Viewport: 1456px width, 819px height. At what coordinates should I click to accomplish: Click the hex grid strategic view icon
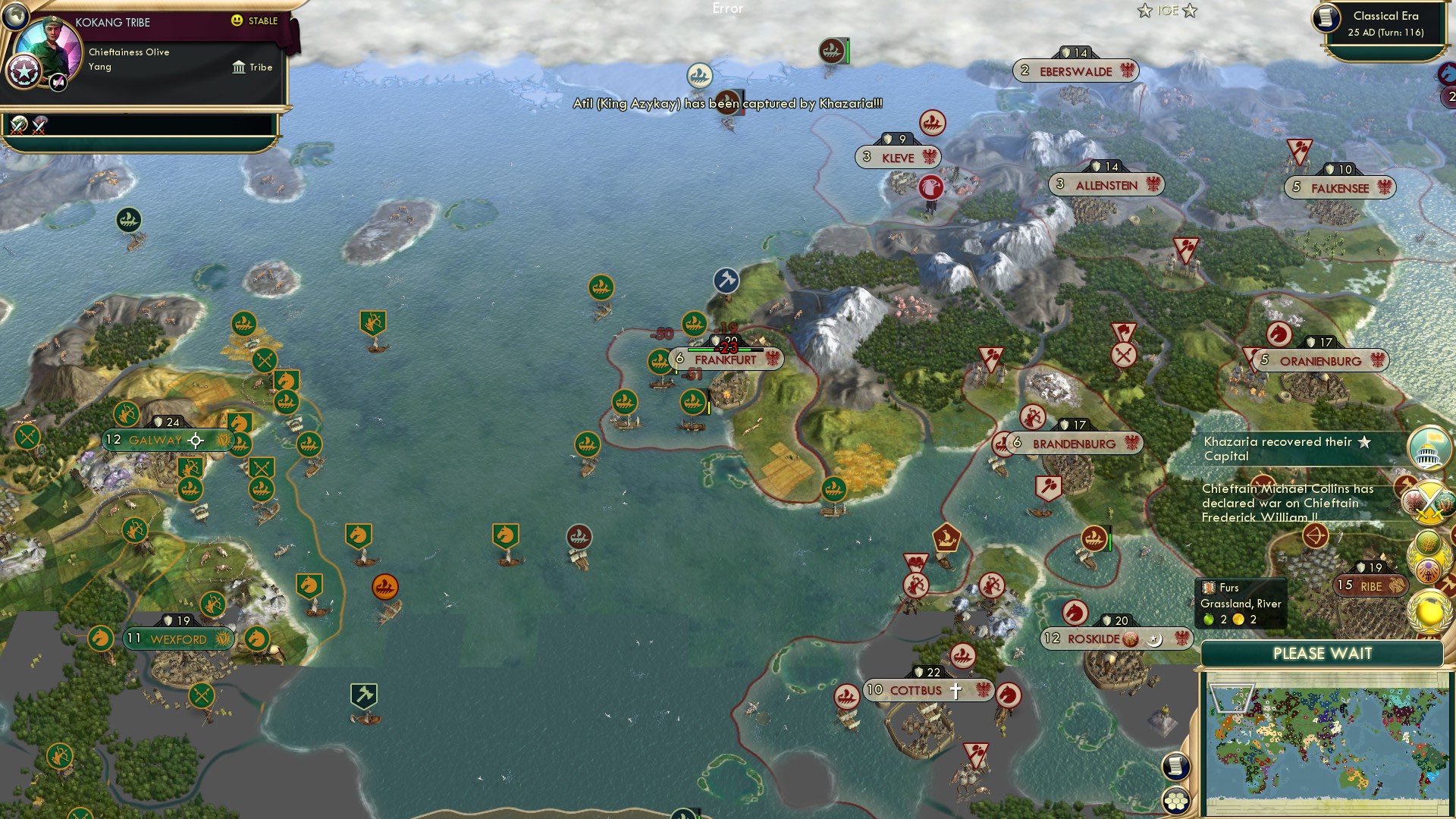1175,801
